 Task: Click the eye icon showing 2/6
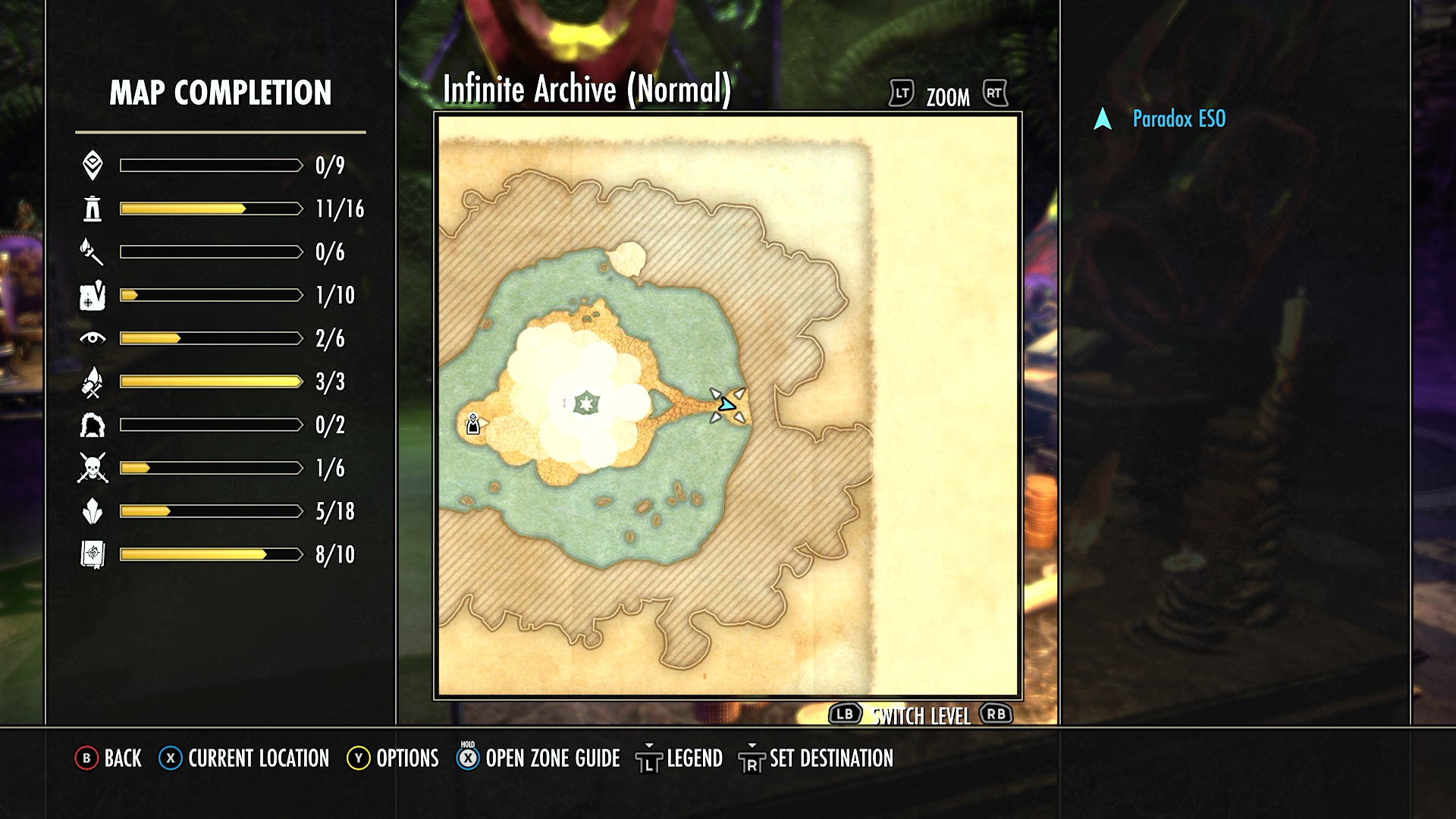[91, 339]
